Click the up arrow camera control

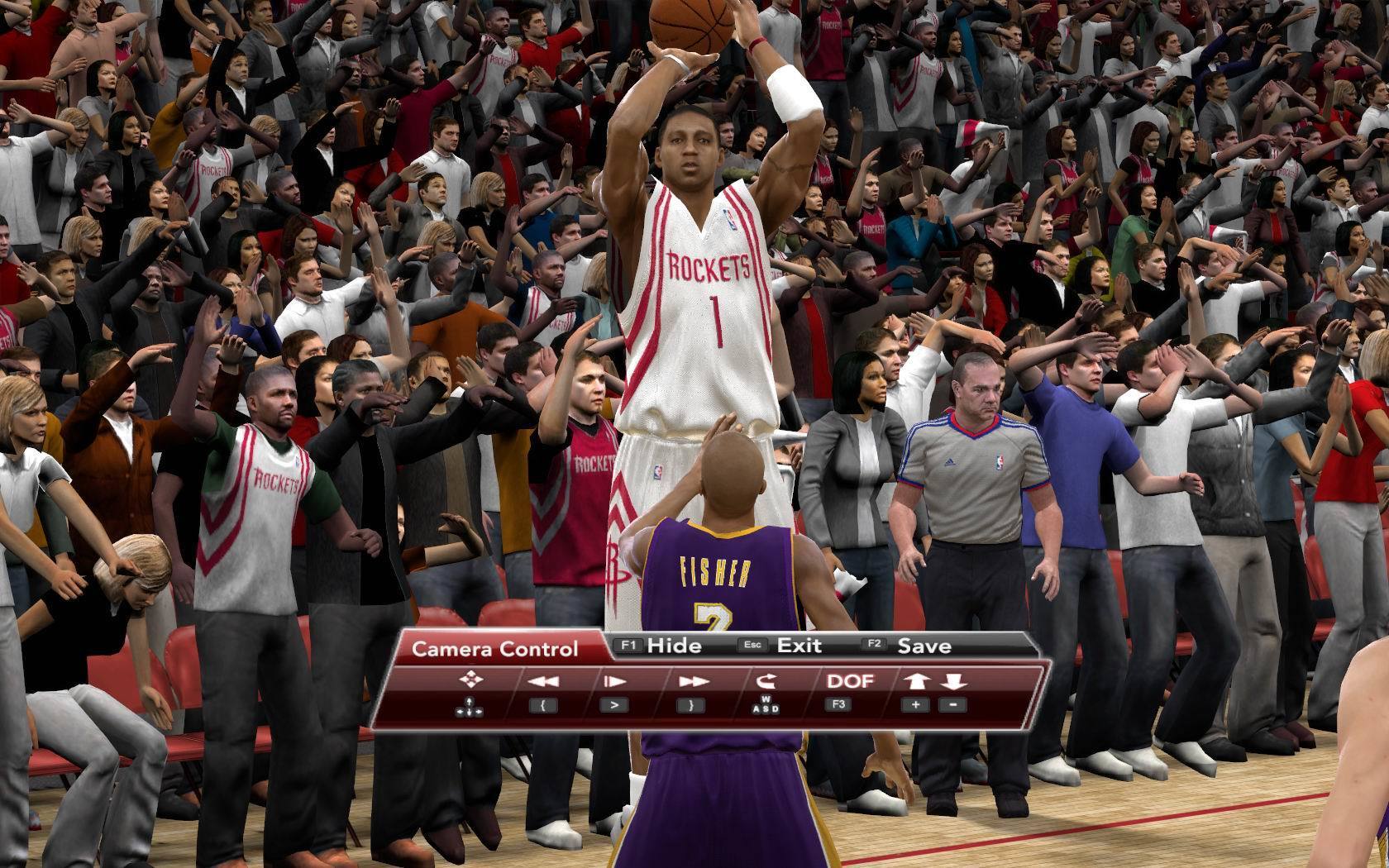916,681
